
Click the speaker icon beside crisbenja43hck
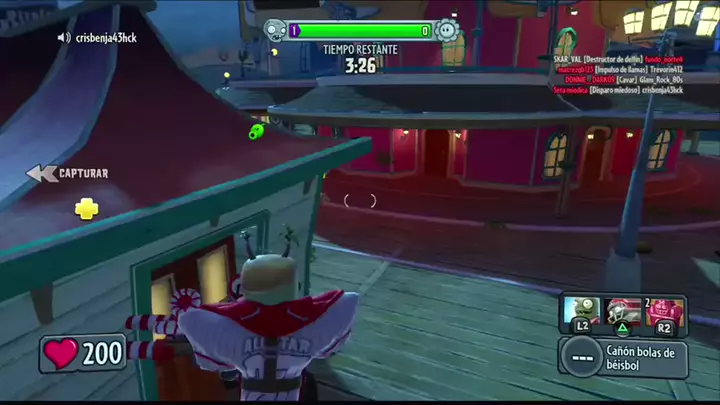[64, 38]
